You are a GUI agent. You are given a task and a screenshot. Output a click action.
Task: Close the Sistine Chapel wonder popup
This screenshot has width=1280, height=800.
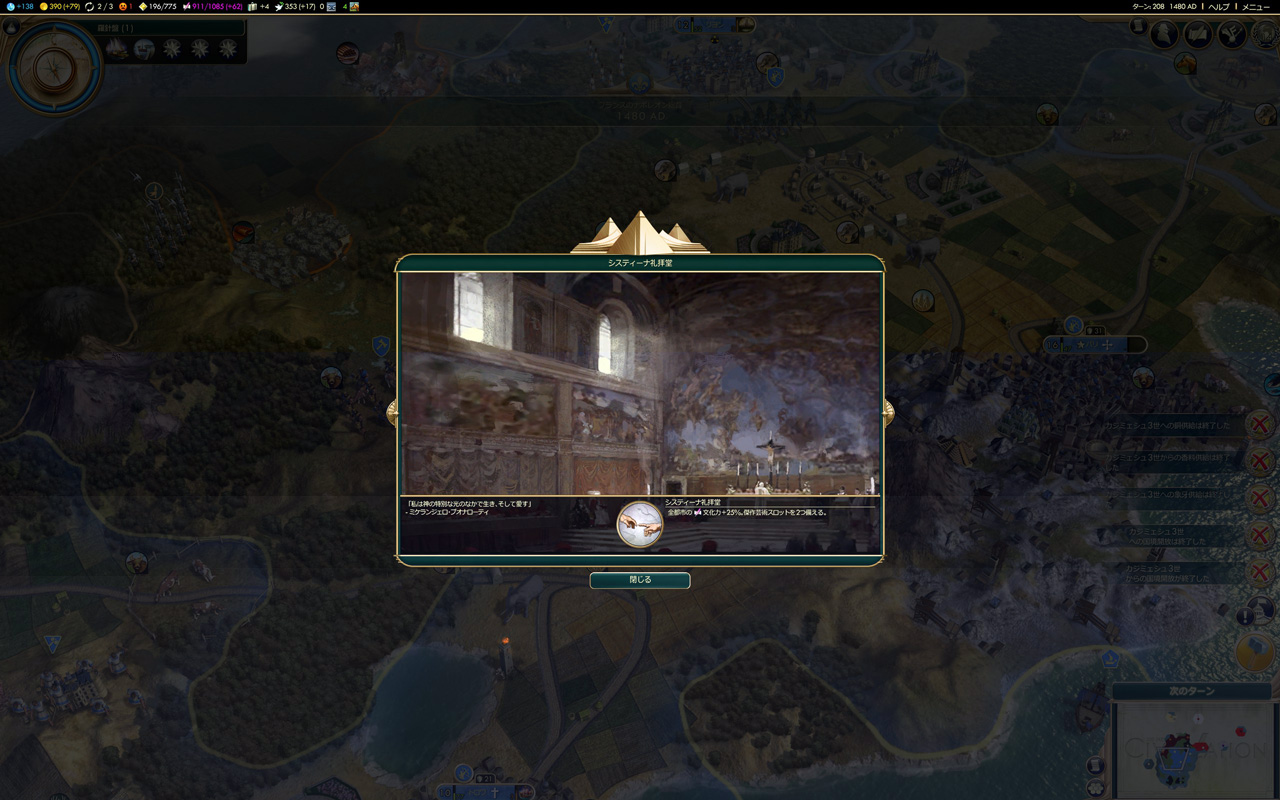pyautogui.click(x=639, y=580)
